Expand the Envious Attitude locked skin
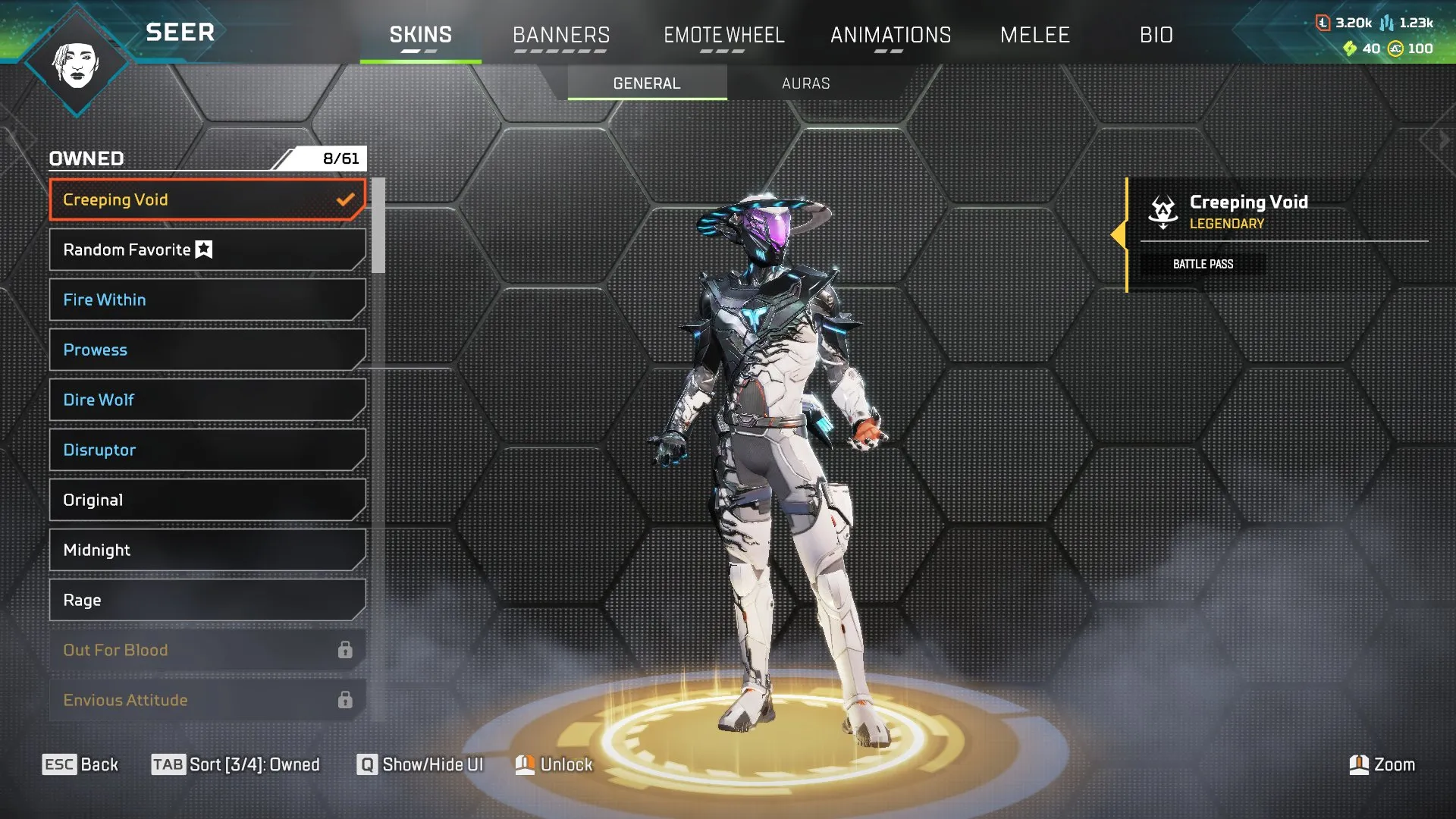The image size is (1456, 819). (206, 700)
